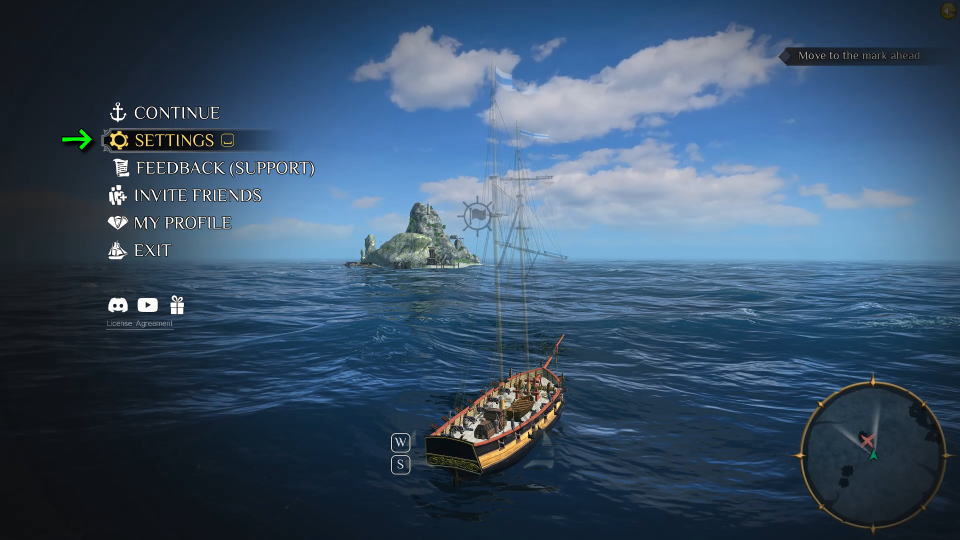The image size is (960, 540).
Task: Continue the game from the pause menu
Action: click(176, 113)
